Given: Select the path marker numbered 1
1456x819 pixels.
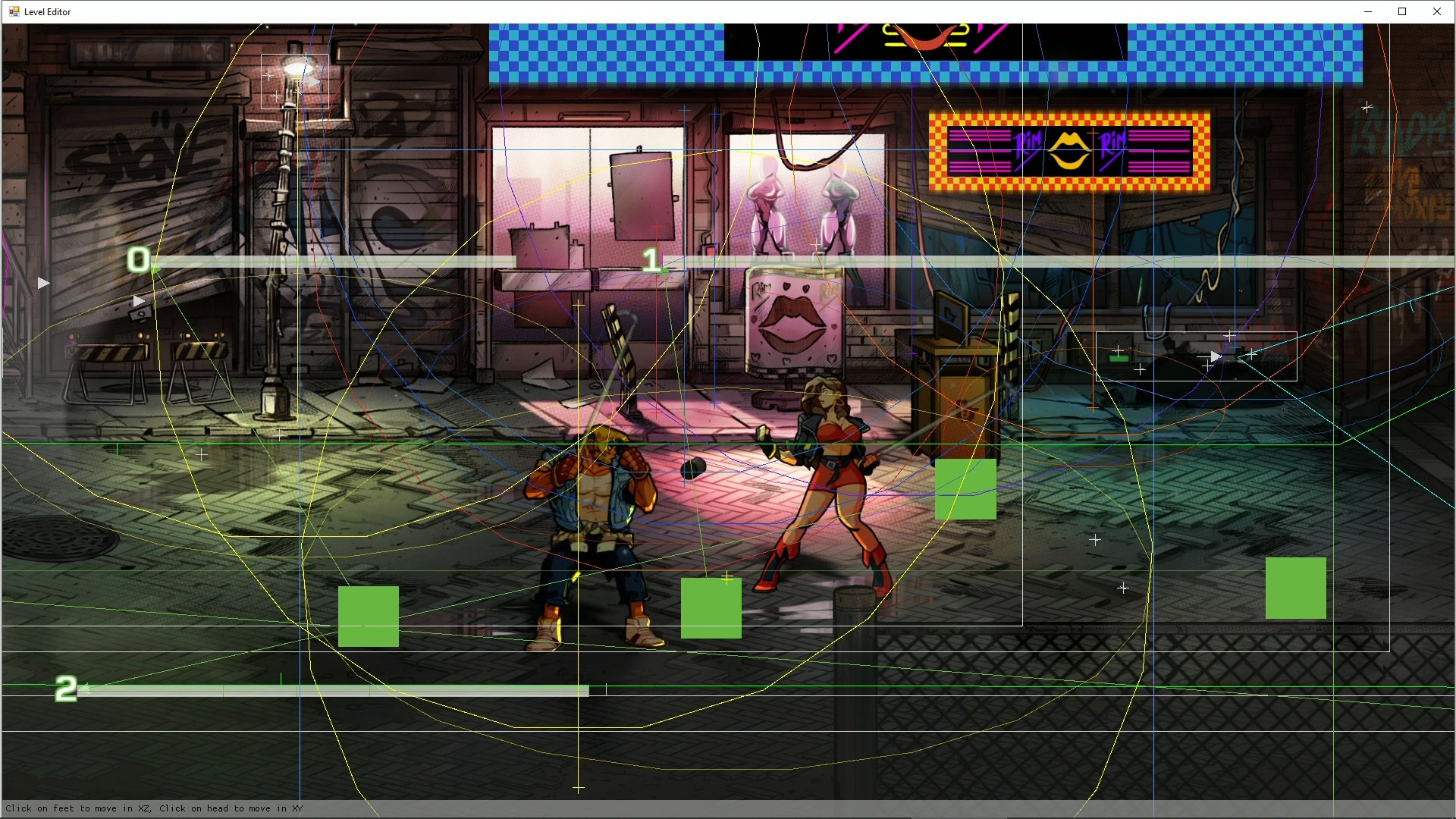Looking at the screenshot, I should pos(651,261).
